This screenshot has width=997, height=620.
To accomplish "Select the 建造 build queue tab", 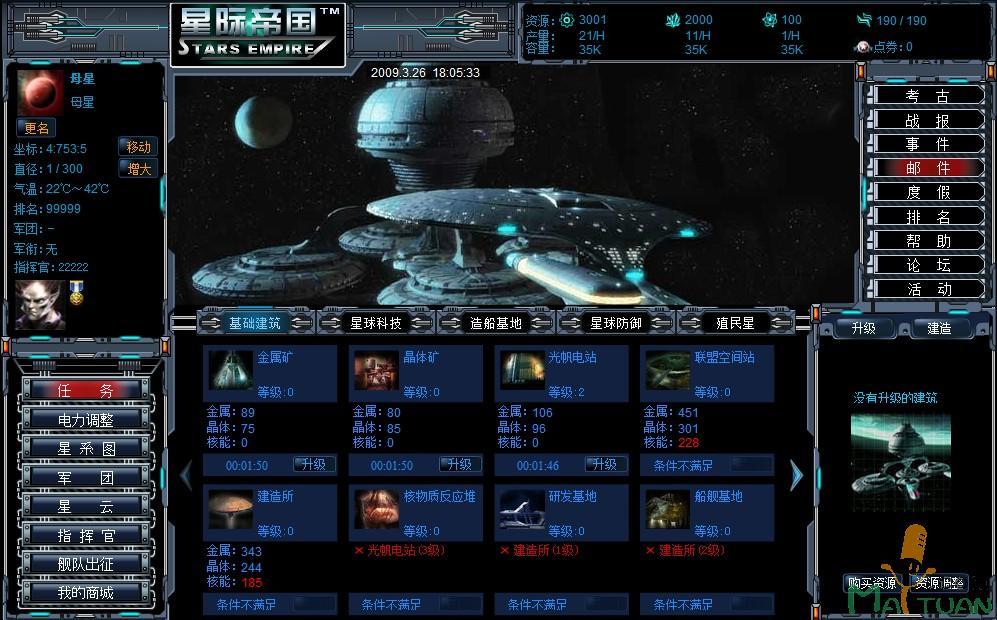I will [x=939, y=328].
